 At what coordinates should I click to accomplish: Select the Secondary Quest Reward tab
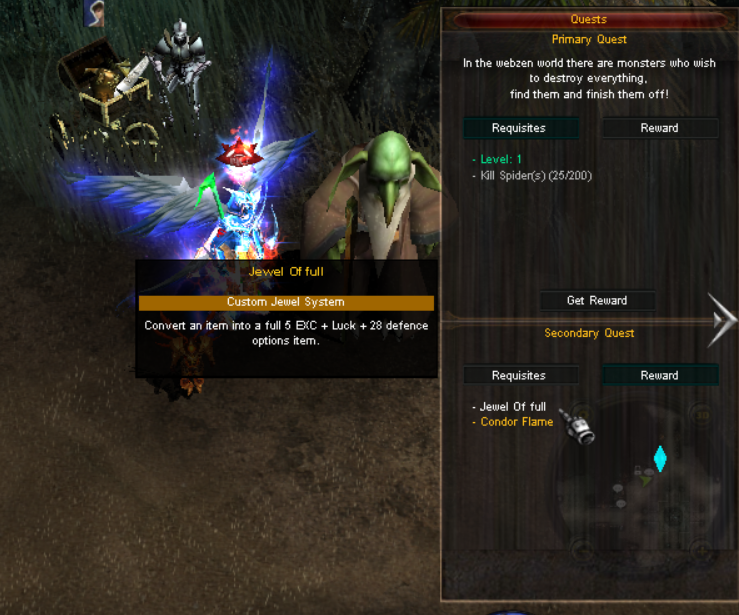[x=659, y=376]
